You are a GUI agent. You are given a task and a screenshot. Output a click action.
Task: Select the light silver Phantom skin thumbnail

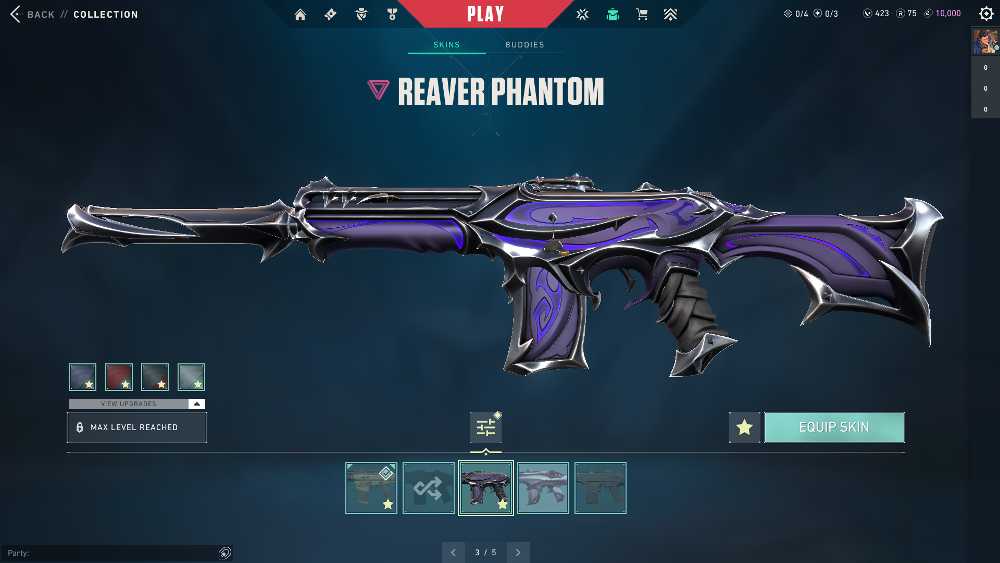(x=543, y=488)
